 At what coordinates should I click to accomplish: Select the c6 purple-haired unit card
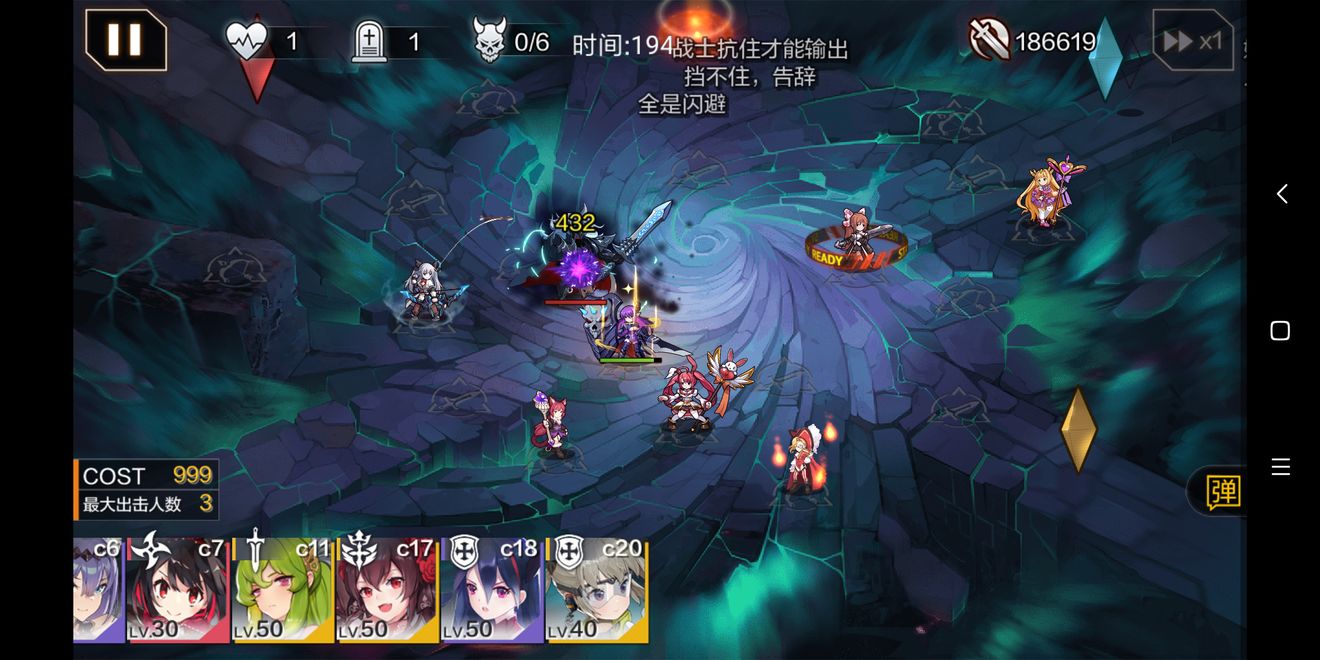pos(98,591)
